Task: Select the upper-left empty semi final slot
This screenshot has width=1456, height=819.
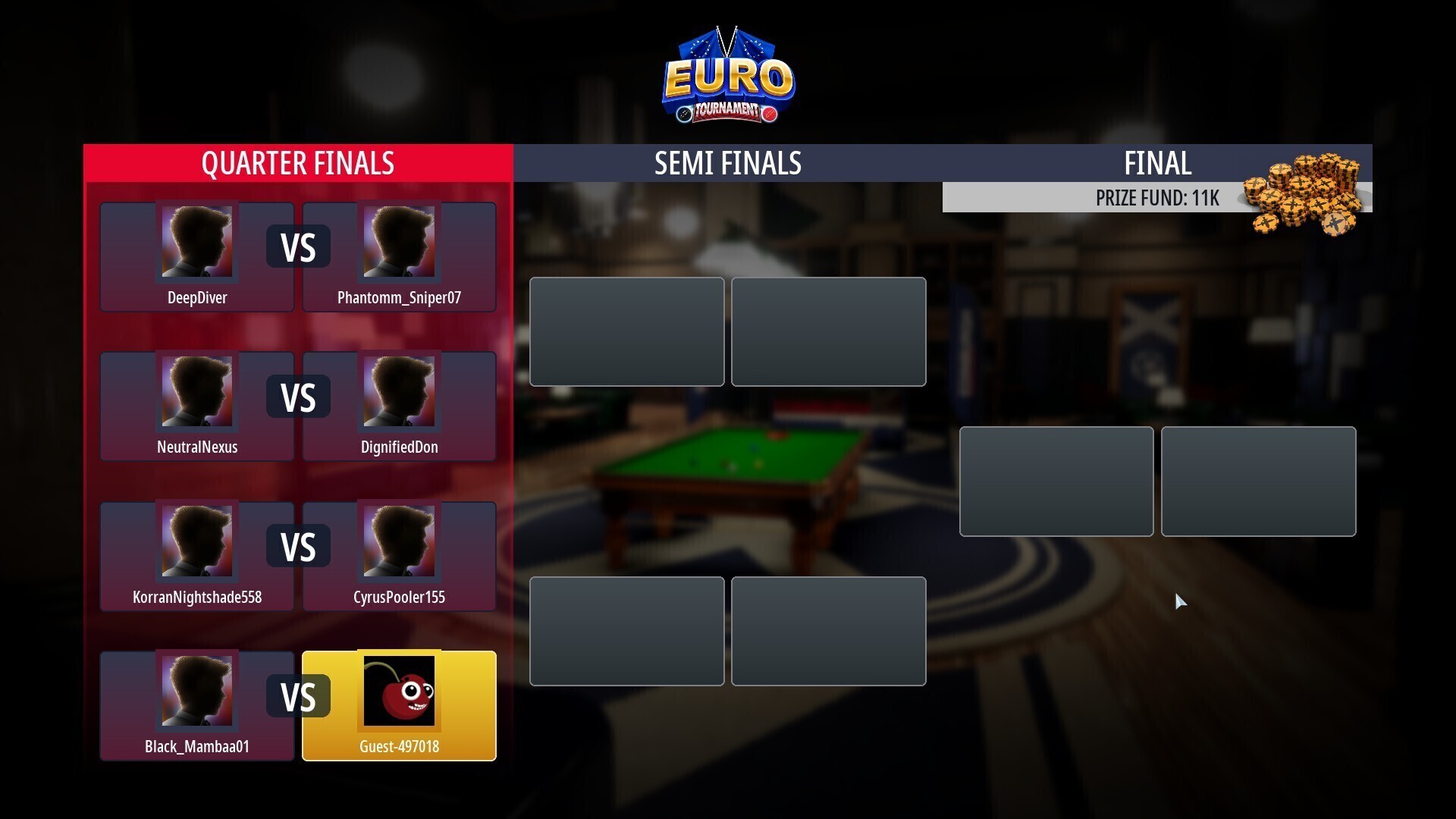Action: 626,331
